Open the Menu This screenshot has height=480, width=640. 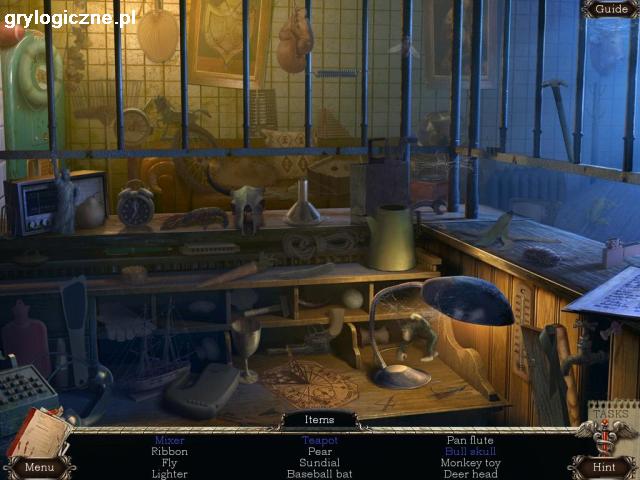coord(39,466)
